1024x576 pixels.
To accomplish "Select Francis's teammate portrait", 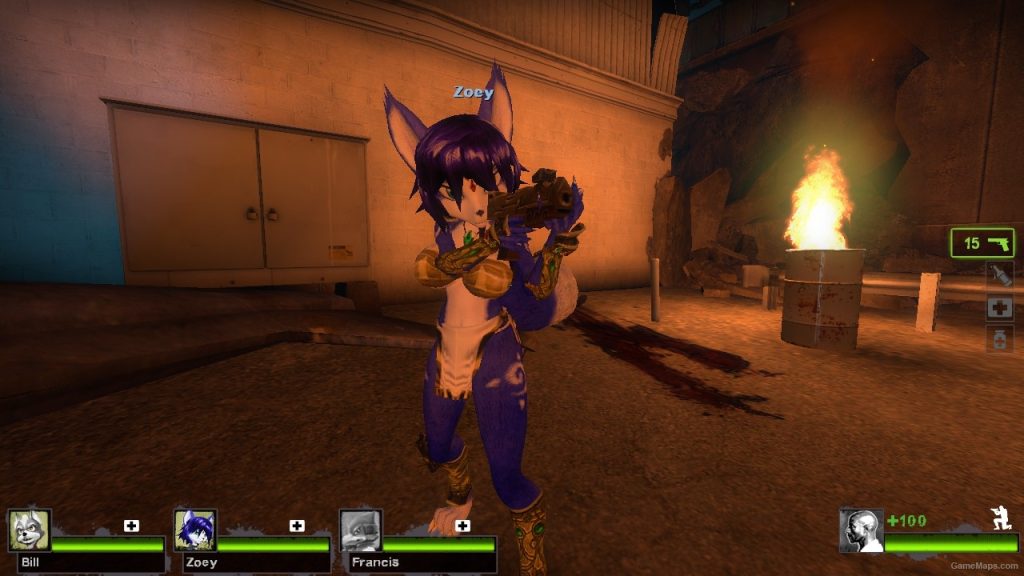I will (x=360, y=530).
